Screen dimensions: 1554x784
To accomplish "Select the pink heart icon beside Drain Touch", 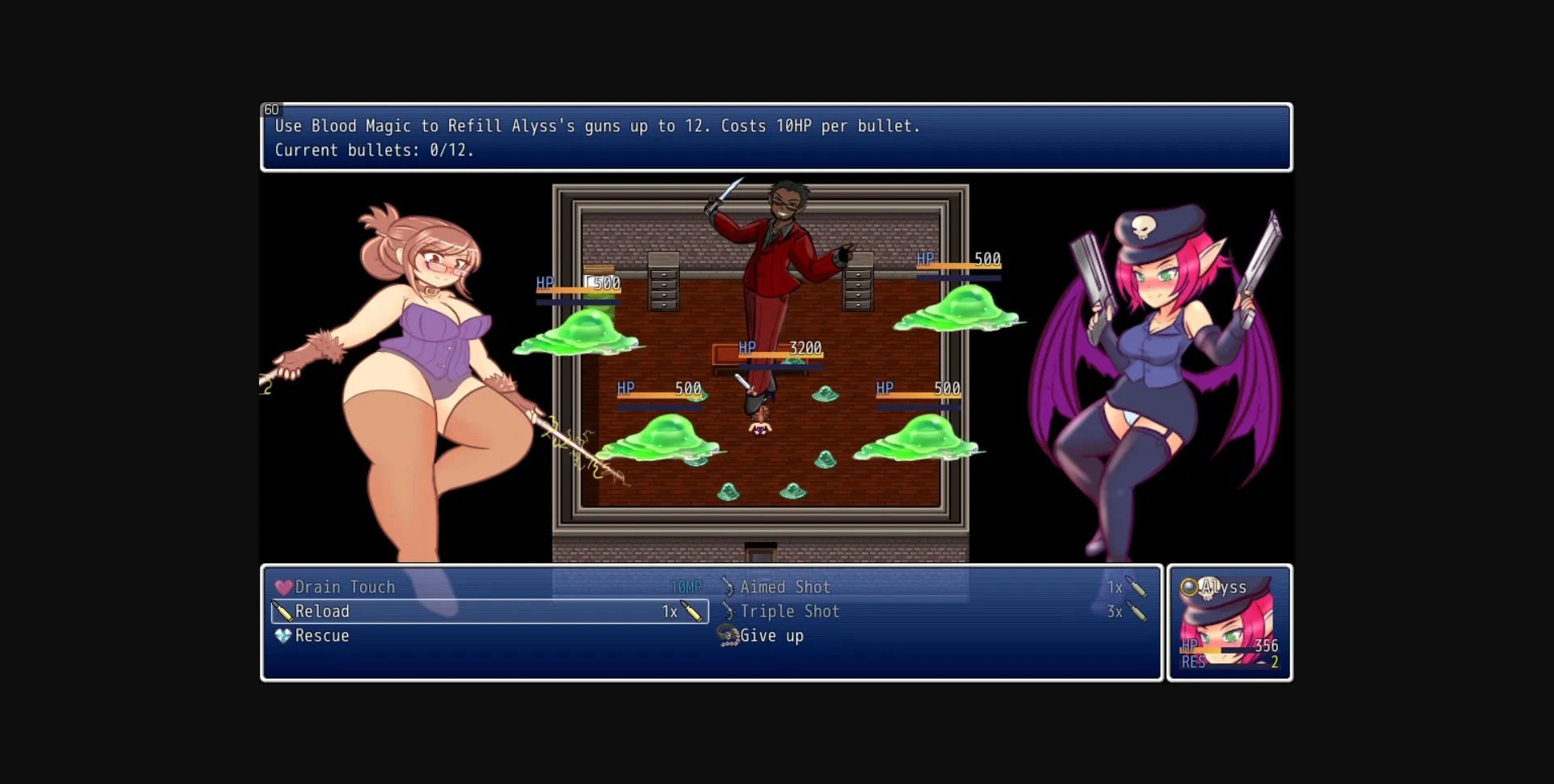I will tap(282, 587).
